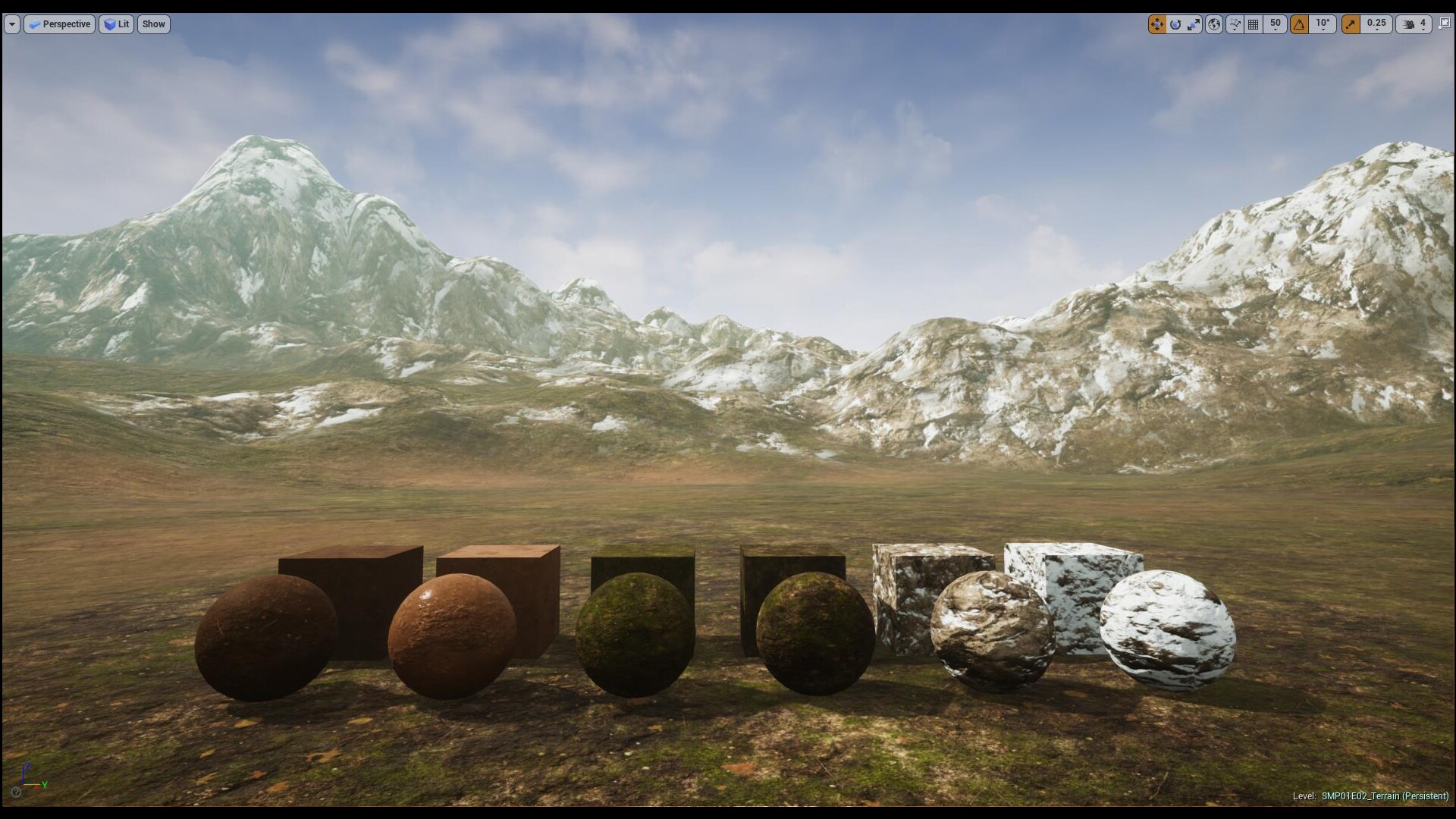This screenshot has height=819, width=1456.
Task: Open the Perspective view menu
Action: (x=59, y=24)
